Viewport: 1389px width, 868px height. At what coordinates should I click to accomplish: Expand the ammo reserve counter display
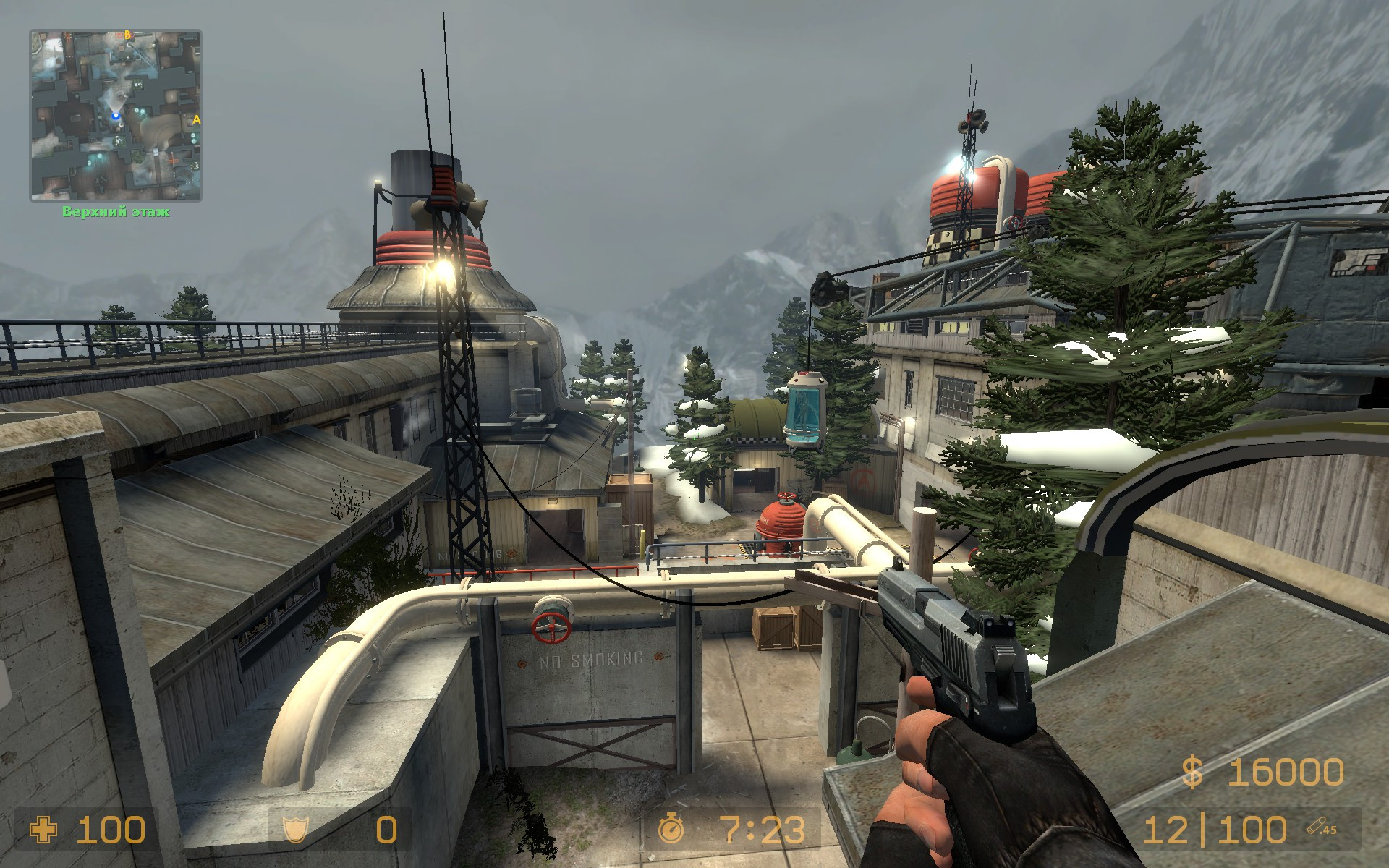click(x=1252, y=829)
